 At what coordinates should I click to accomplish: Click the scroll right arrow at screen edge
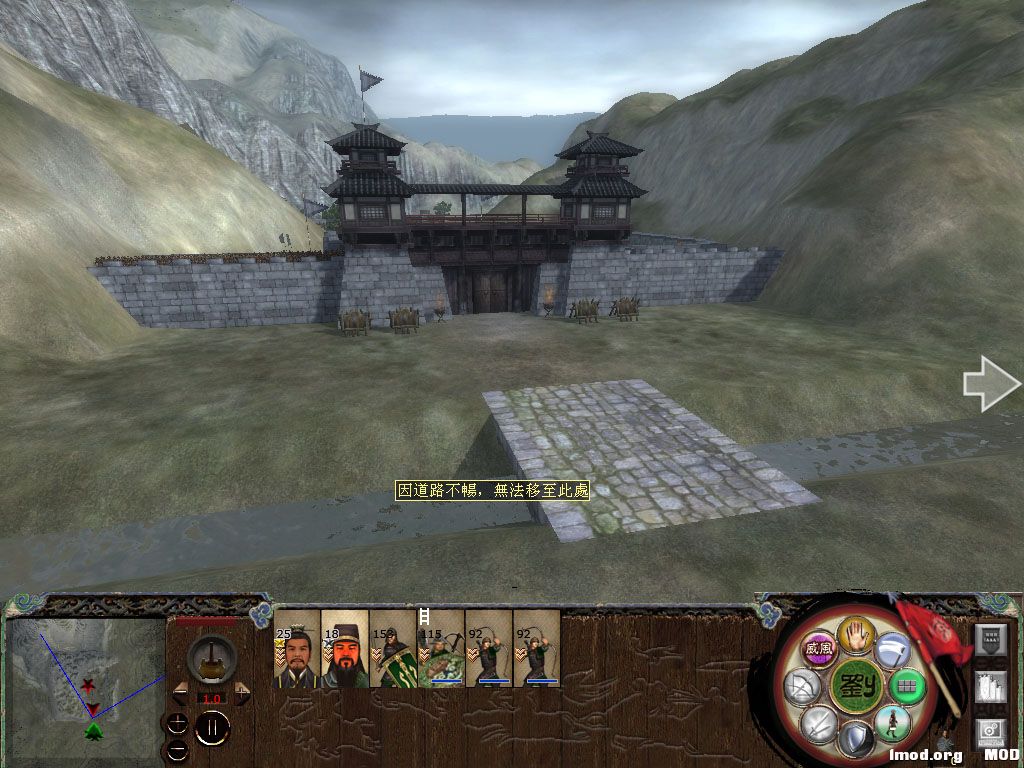point(992,384)
